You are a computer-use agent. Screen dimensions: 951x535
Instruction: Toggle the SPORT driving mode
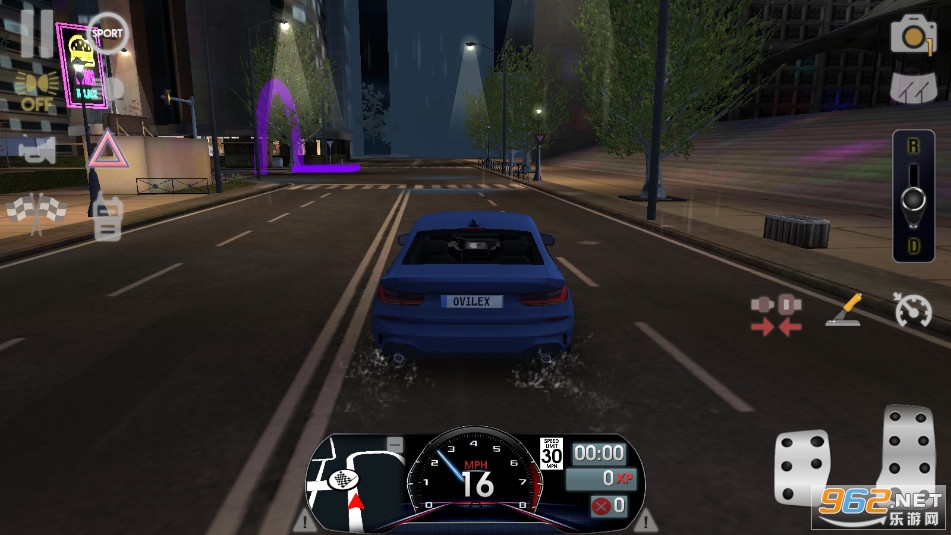click(x=107, y=33)
